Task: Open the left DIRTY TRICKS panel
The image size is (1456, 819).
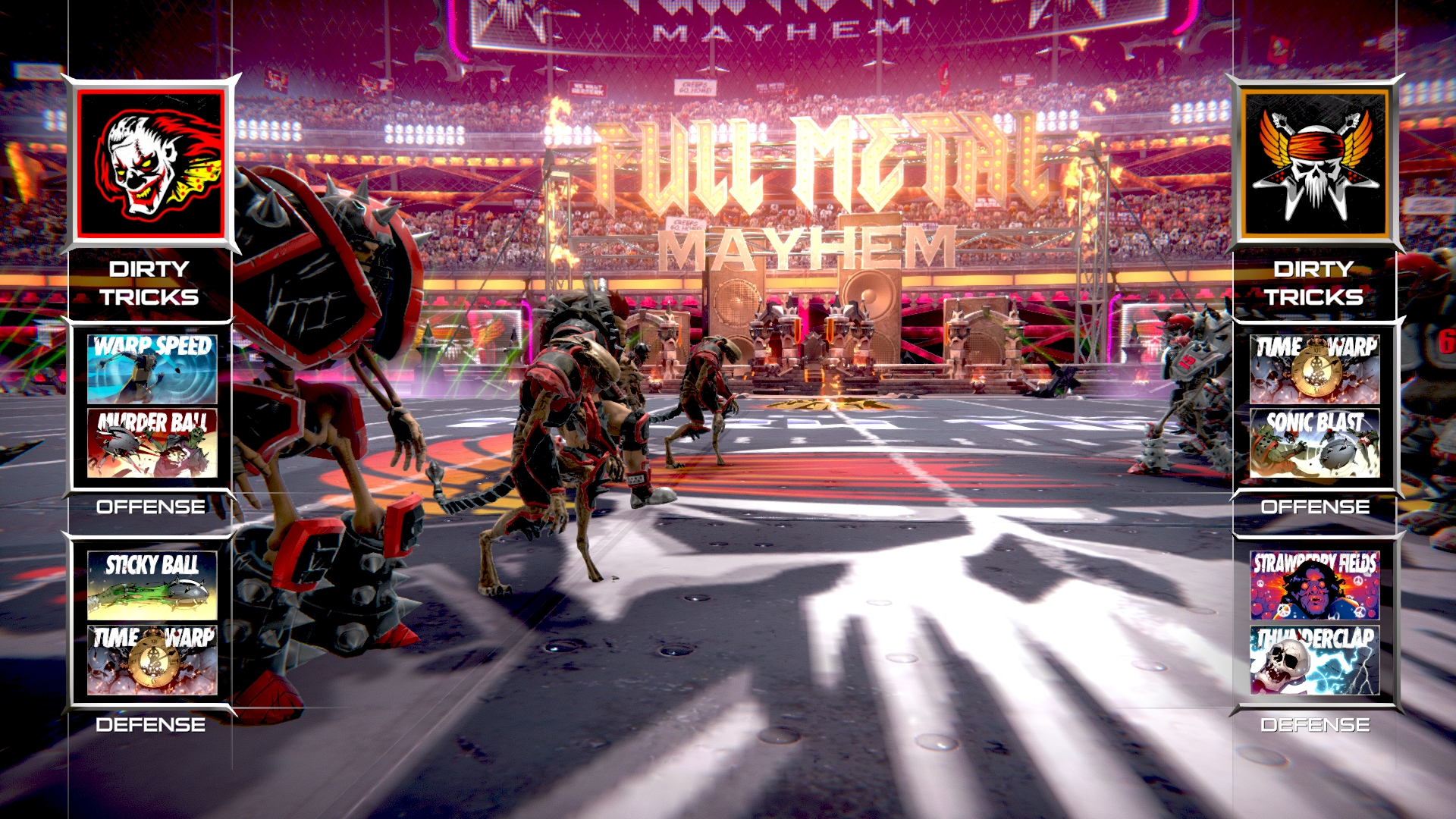Action: point(151,283)
